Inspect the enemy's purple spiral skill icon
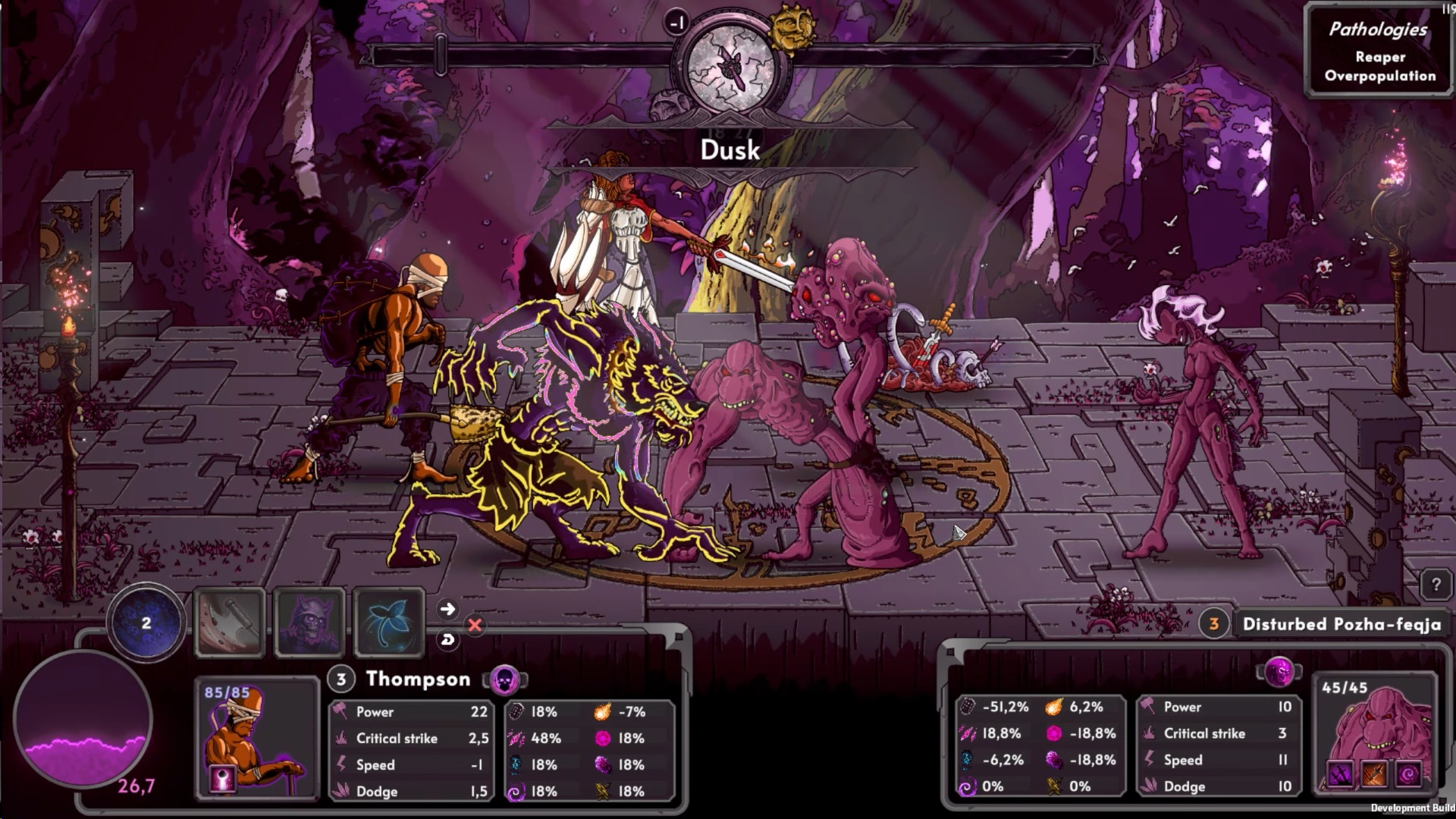Viewport: 1456px width, 819px height. pos(1409,775)
